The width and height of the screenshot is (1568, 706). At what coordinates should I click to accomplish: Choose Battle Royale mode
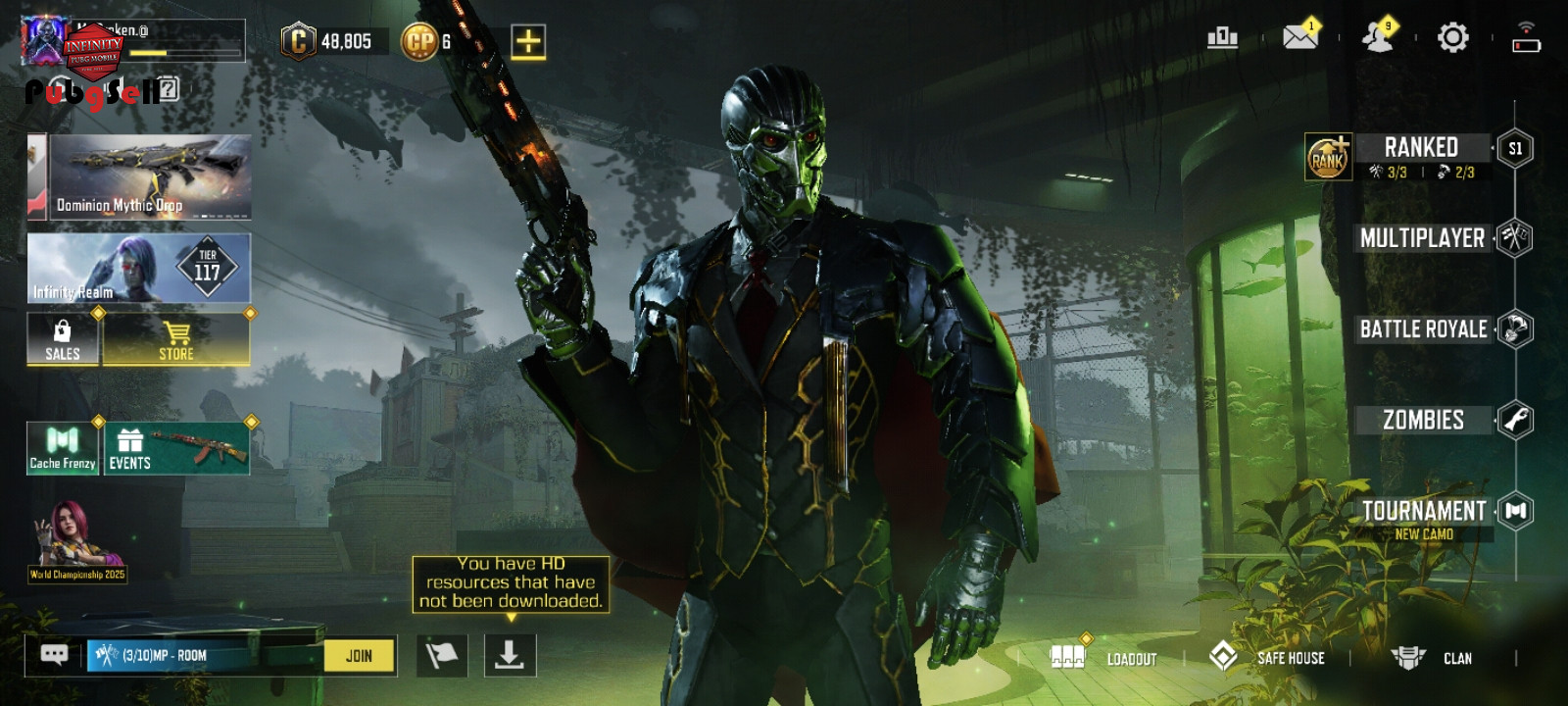click(1423, 329)
